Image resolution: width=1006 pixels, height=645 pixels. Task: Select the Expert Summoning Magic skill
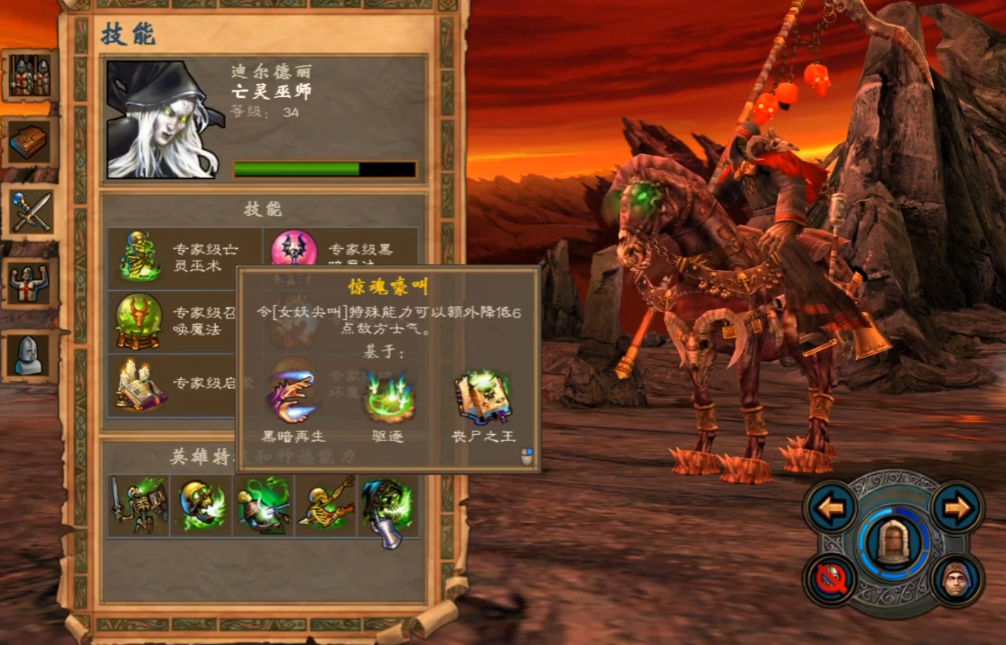[138, 320]
